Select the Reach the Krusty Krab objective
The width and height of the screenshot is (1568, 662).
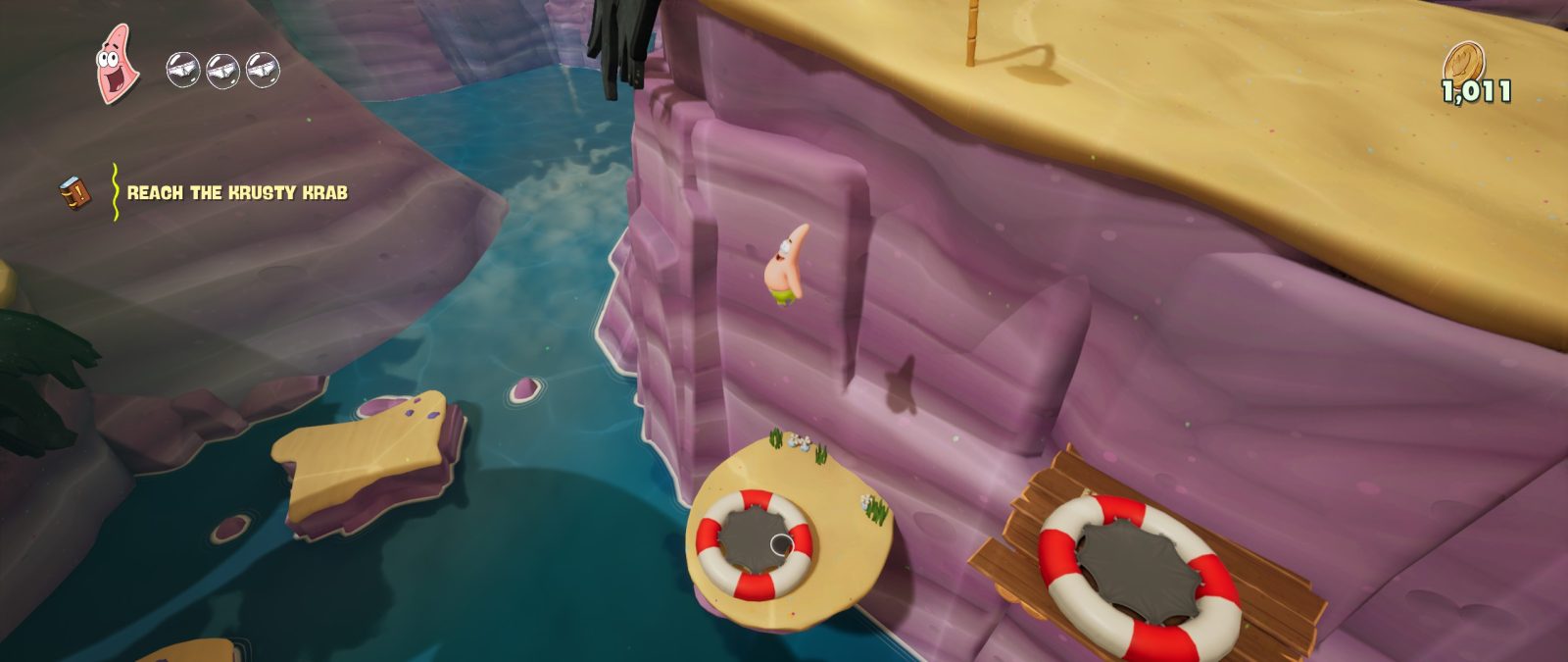(x=237, y=193)
